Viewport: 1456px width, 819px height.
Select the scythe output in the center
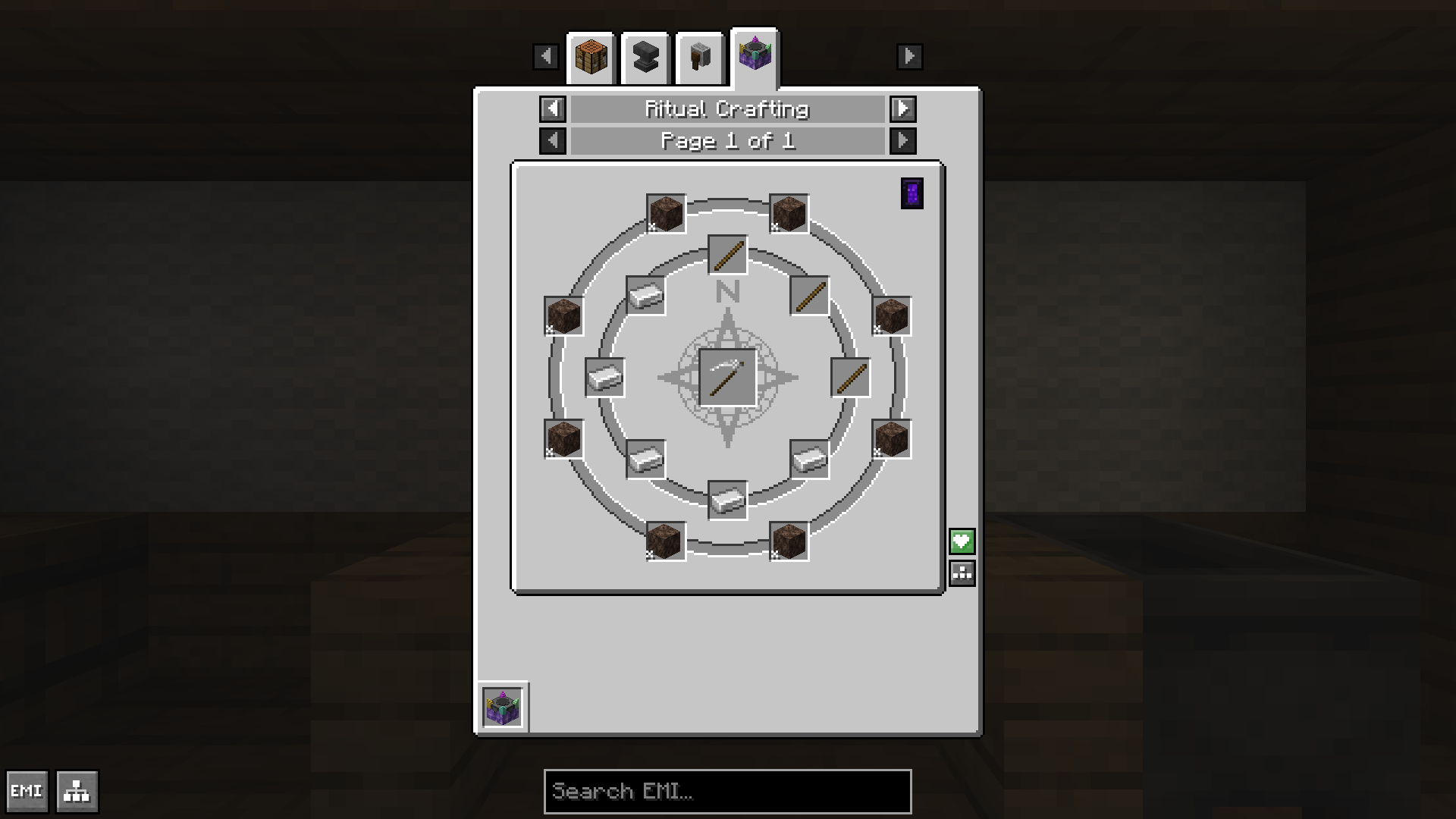click(727, 378)
